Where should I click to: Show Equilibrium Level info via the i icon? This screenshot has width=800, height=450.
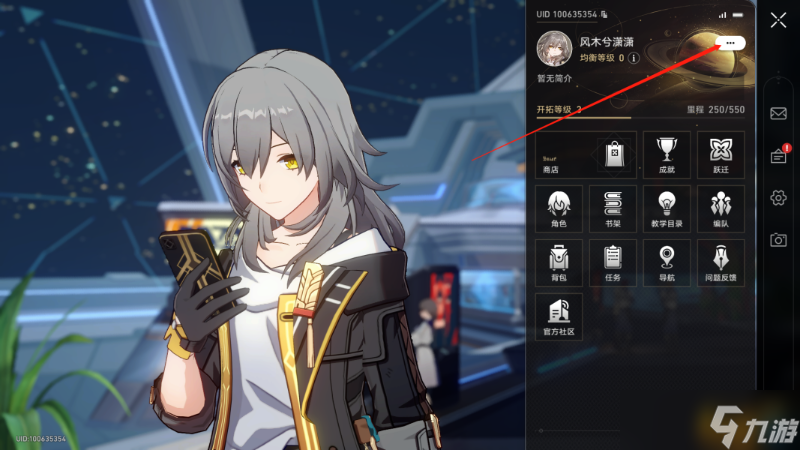point(633,59)
